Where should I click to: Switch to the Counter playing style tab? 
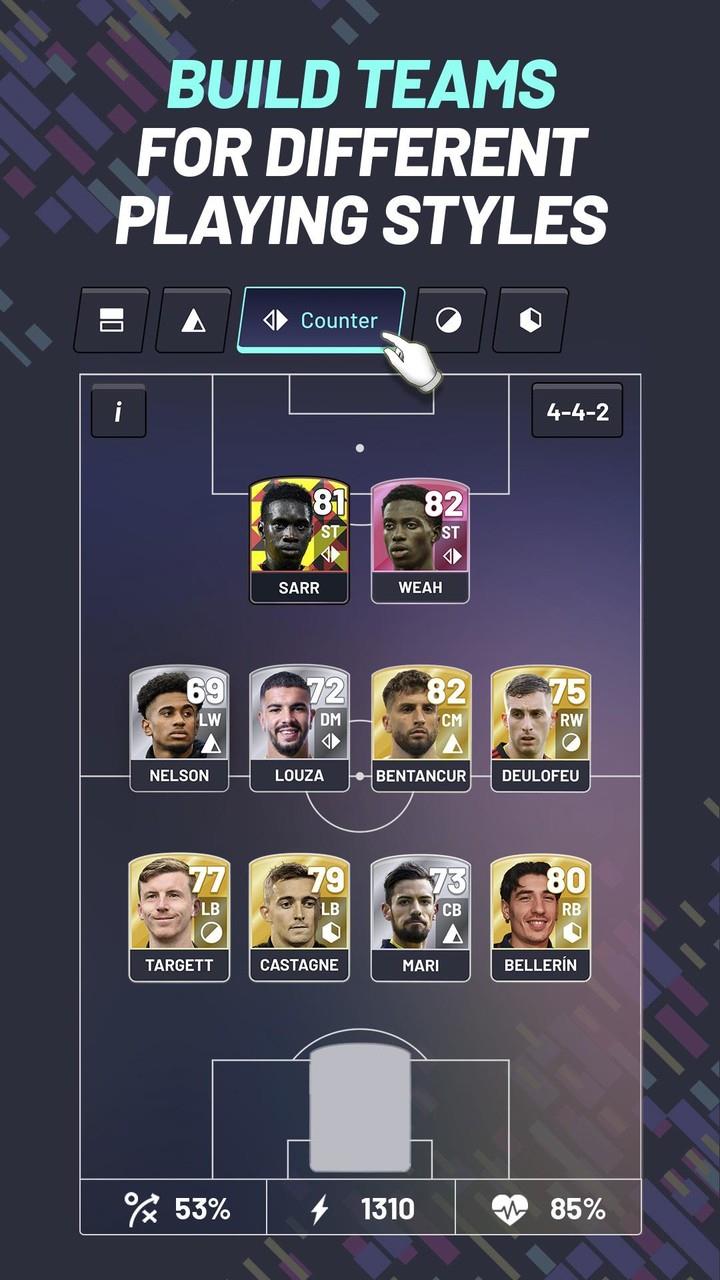(x=321, y=320)
